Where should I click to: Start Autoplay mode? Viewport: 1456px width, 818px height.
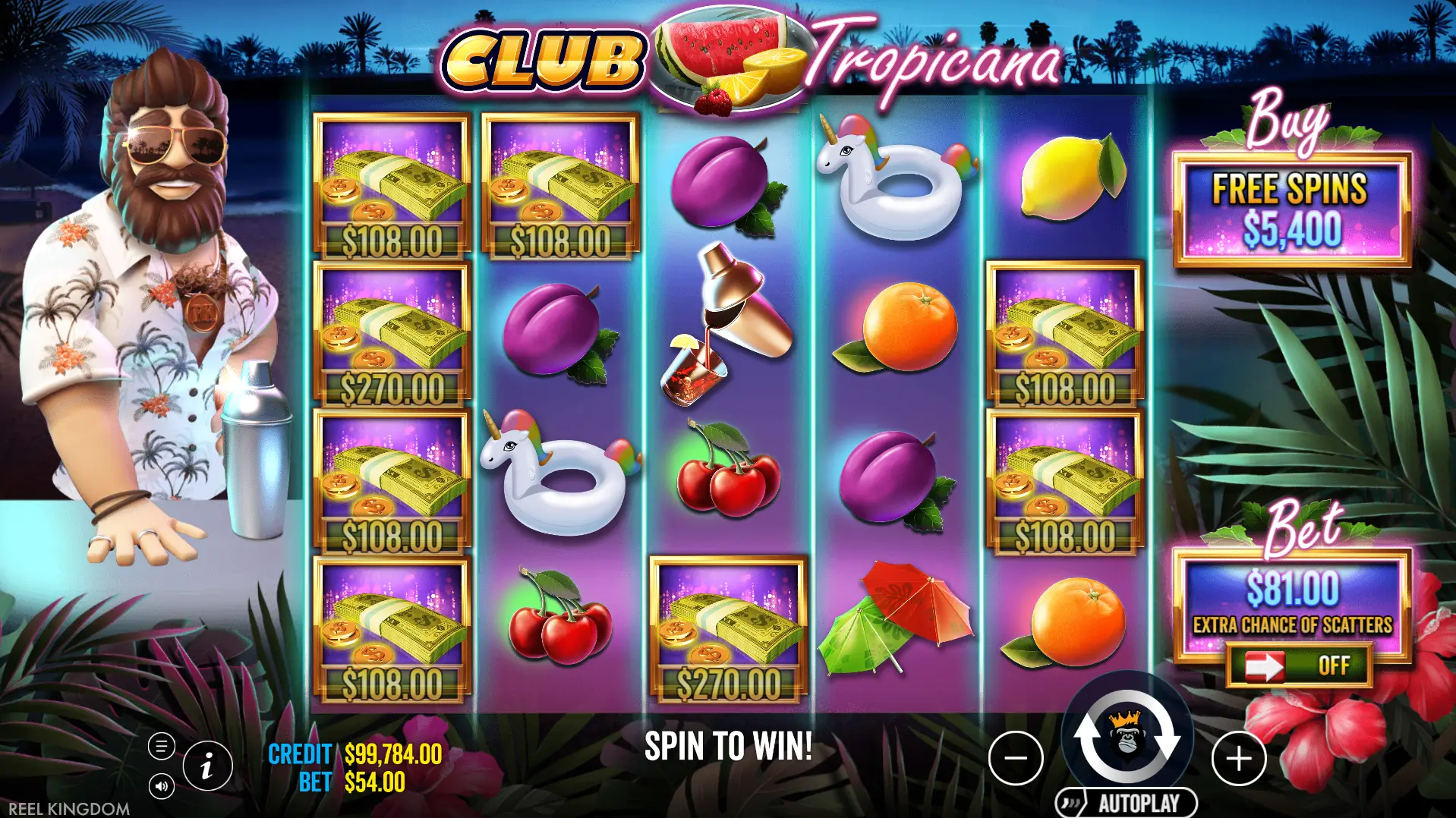pos(1127,803)
